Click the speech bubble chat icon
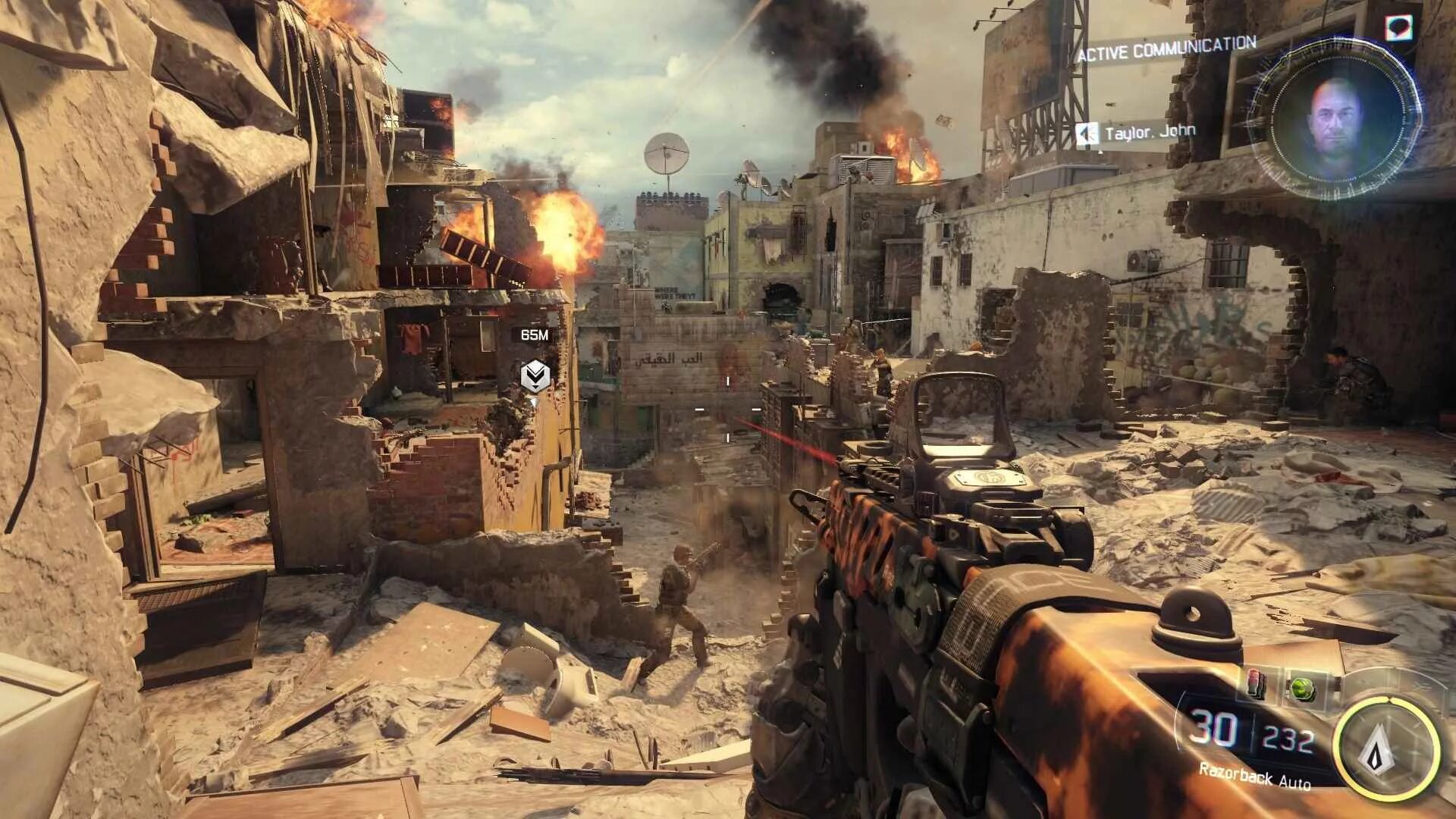1456x819 pixels. 1398,27
